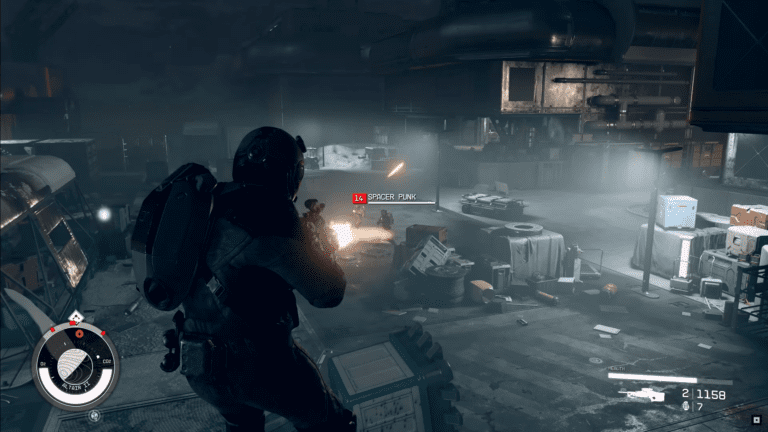Click the grenade icon beside the count

click(684, 407)
